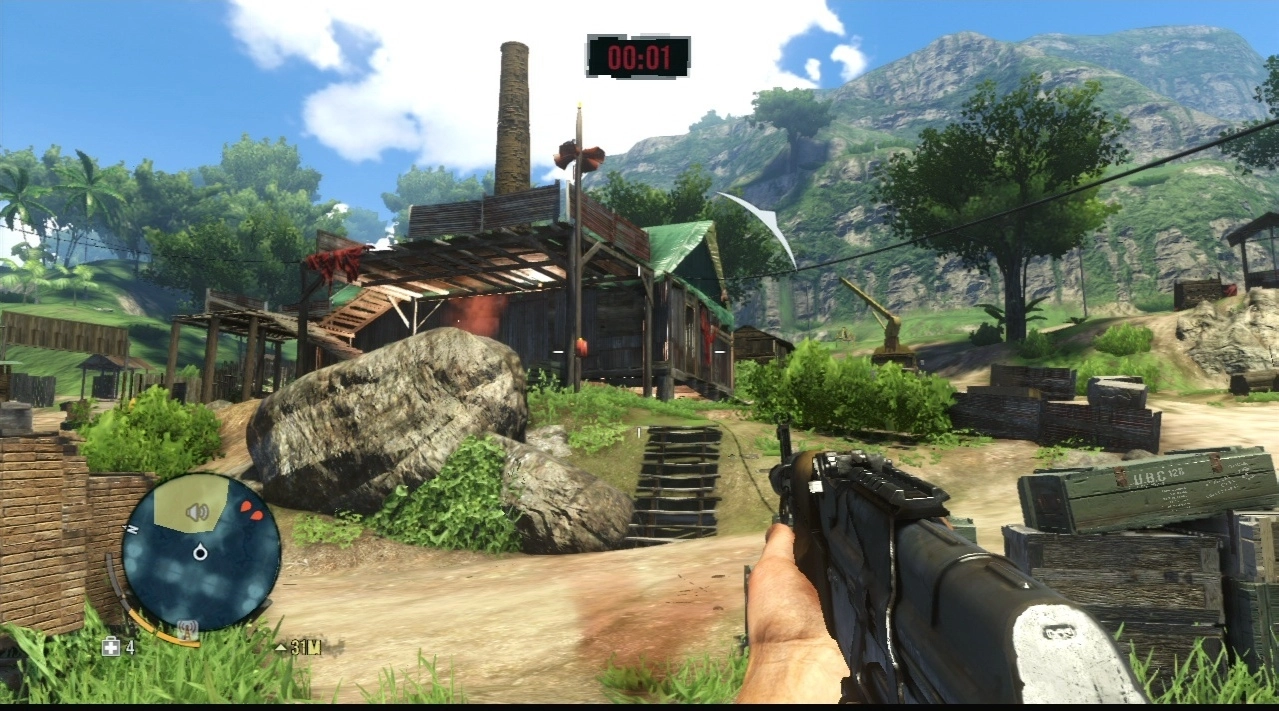Click the radio tower icon below minimap
This screenshot has height=711, width=1279.
coord(186,630)
